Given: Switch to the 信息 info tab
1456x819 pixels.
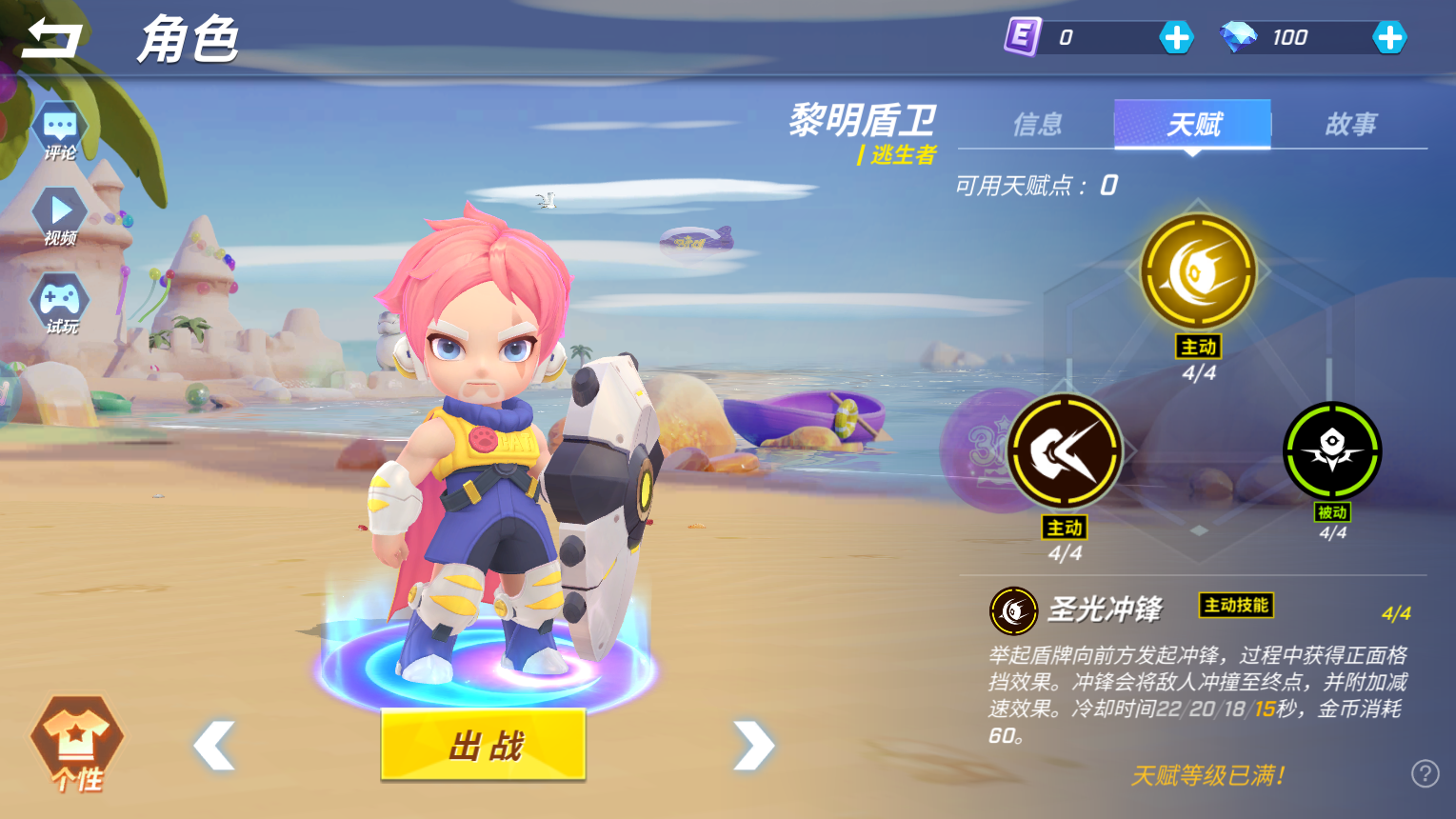Looking at the screenshot, I should [x=1037, y=124].
